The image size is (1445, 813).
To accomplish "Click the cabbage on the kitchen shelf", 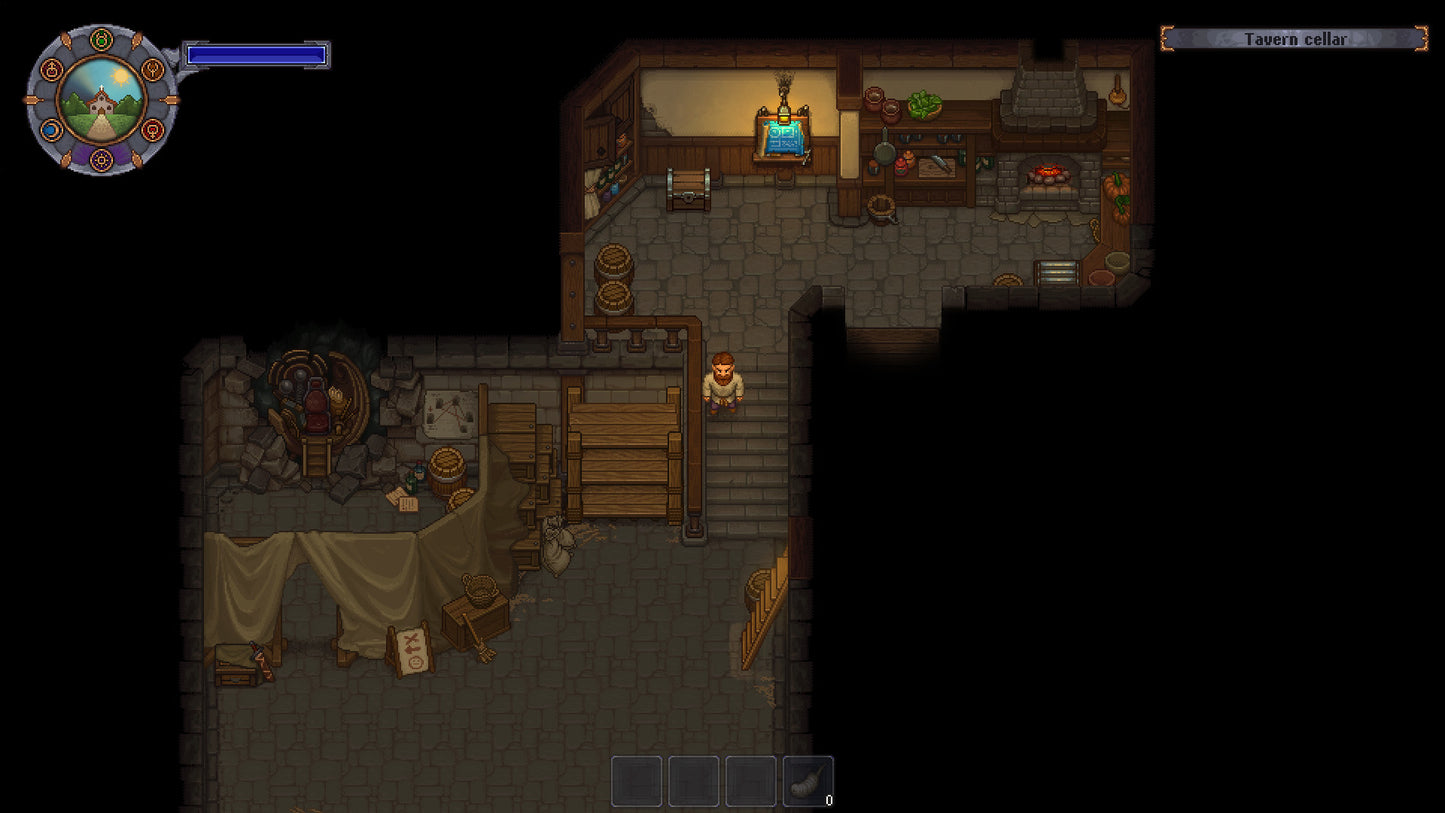I will (x=925, y=103).
